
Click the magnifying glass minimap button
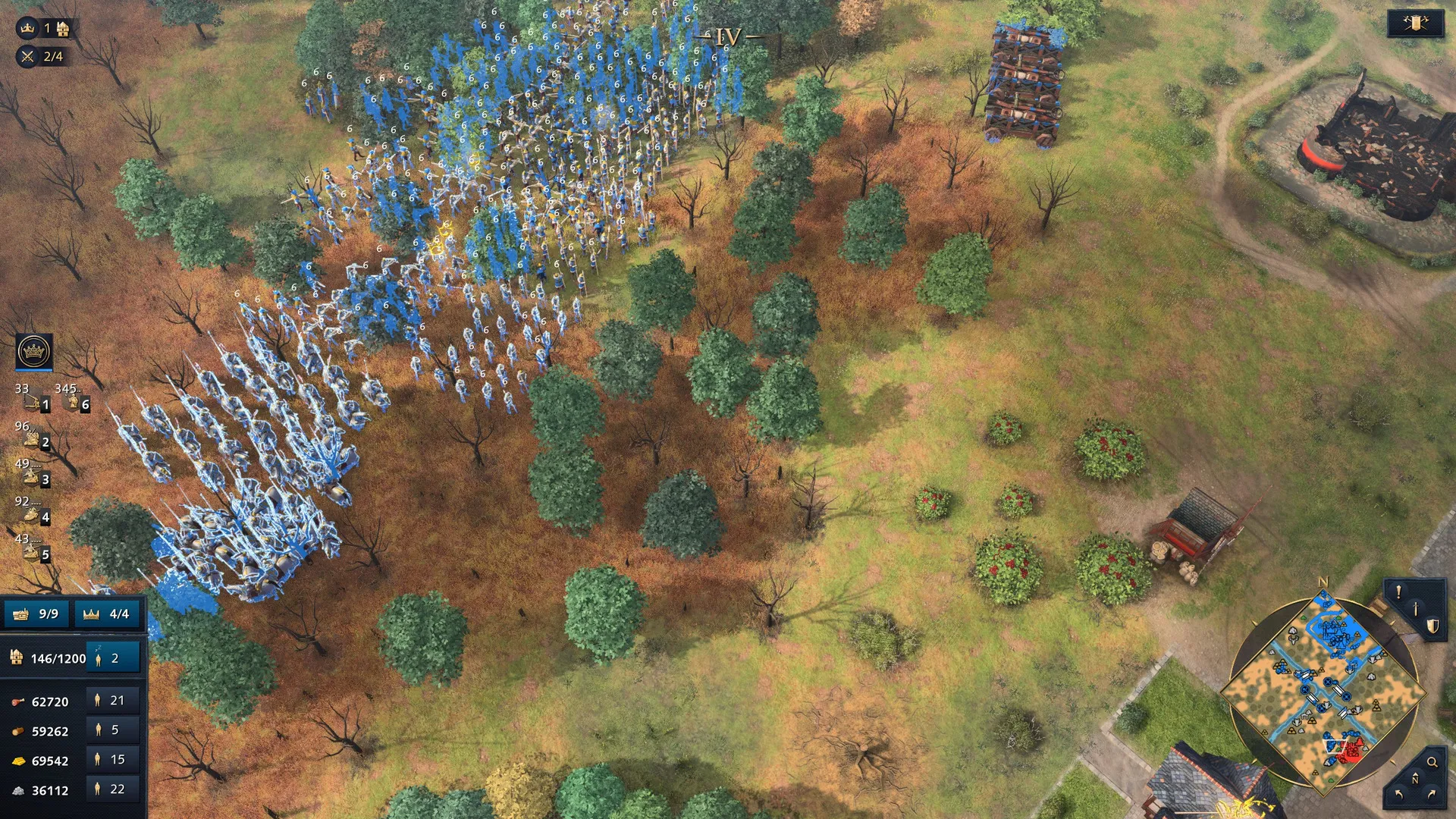point(1432,762)
